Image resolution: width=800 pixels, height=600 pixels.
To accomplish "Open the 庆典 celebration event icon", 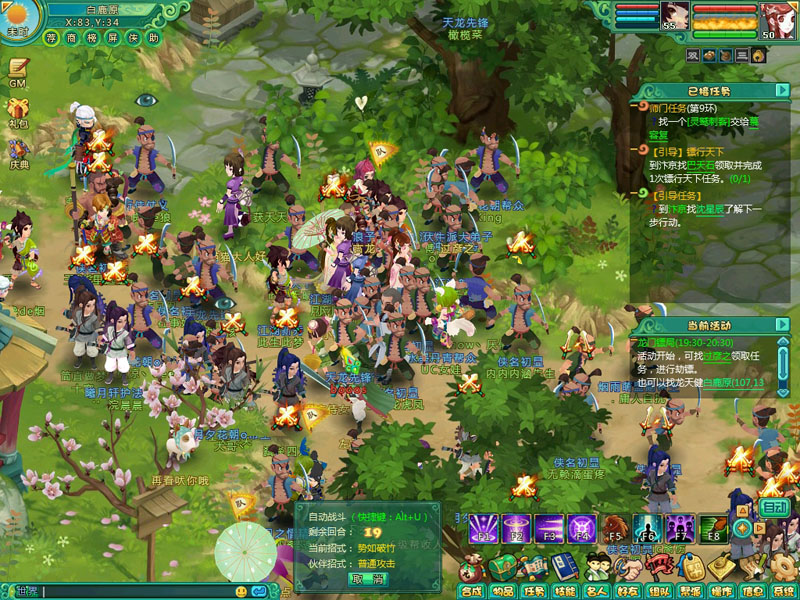I will point(18,152).
